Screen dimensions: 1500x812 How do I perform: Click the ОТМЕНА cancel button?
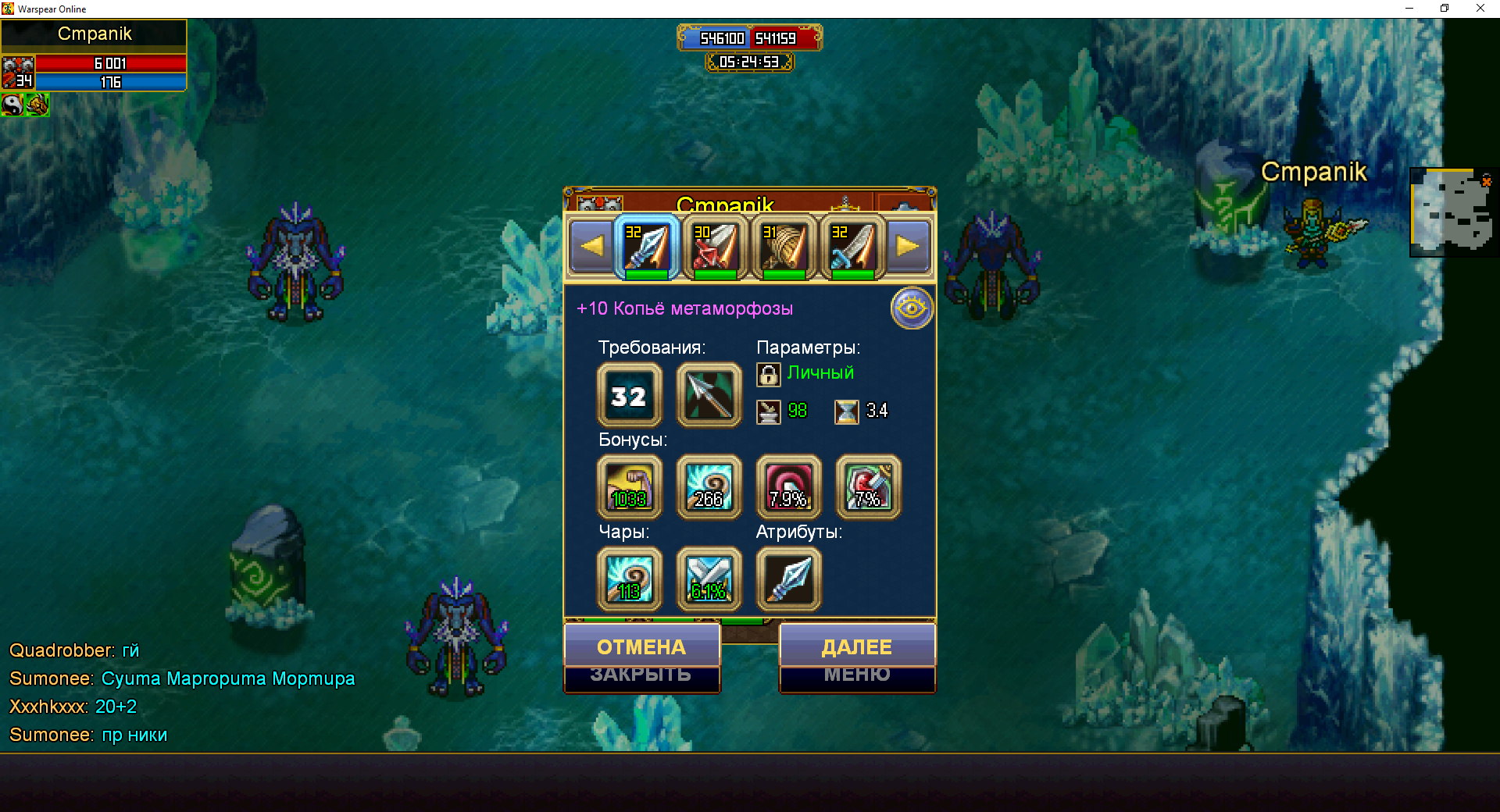point(641,646)
